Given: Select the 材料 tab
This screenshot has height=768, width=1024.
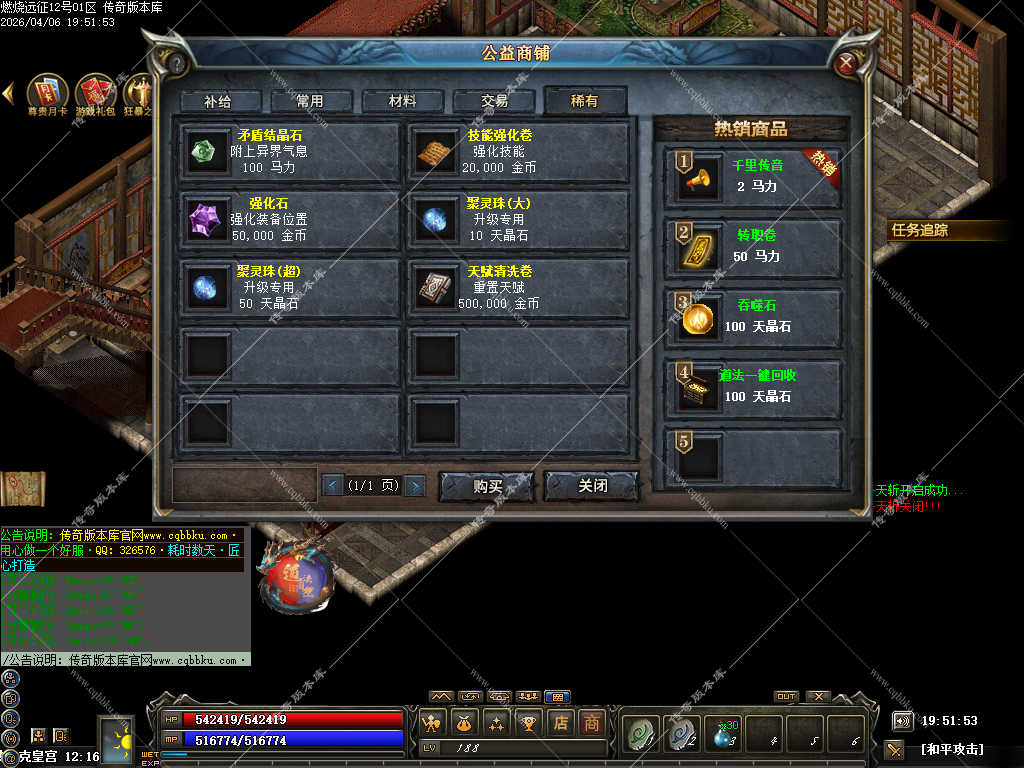Looking at the screenshot, I should coord(403,101).
